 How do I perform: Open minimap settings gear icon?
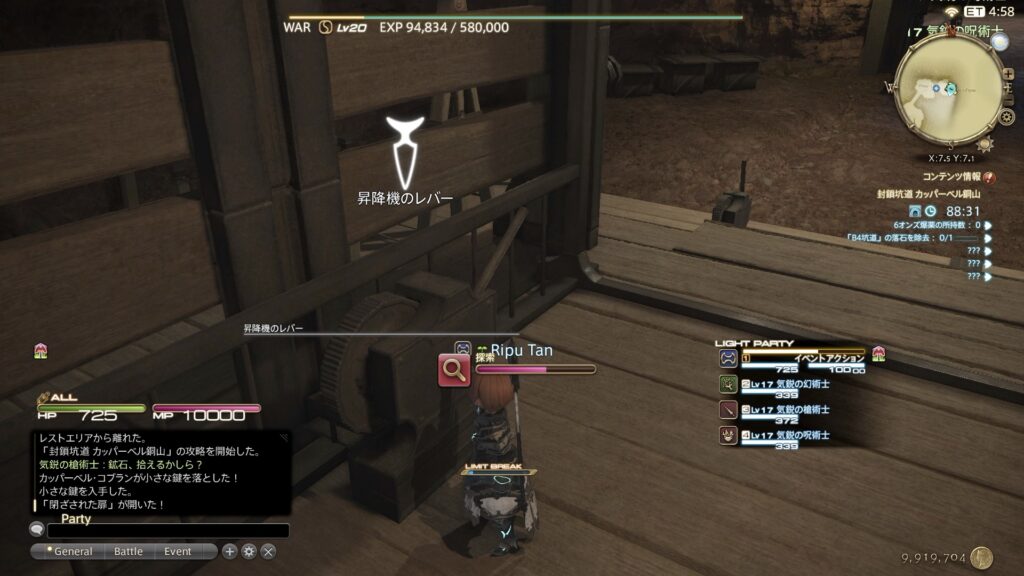(1006, 117)
